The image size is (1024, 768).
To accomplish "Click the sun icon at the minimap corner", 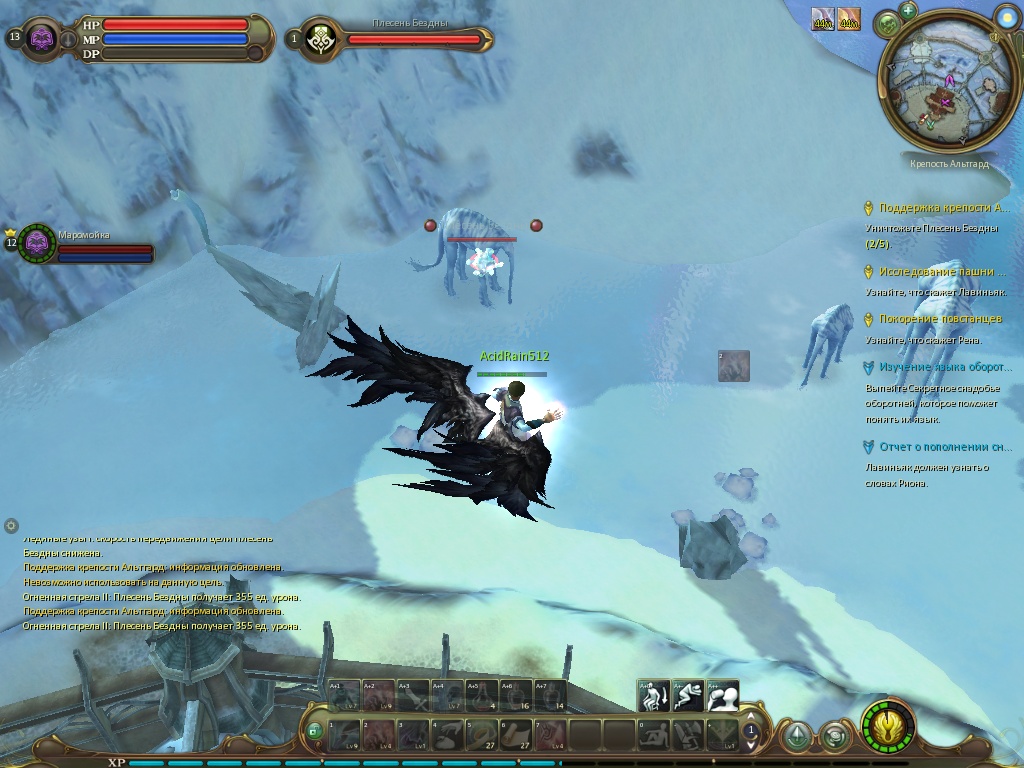I will coord(1006,15).
